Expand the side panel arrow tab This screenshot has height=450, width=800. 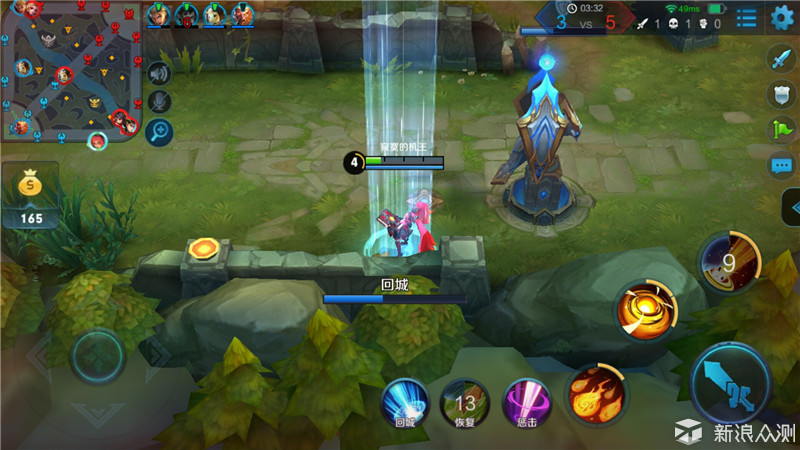[790, 209]
